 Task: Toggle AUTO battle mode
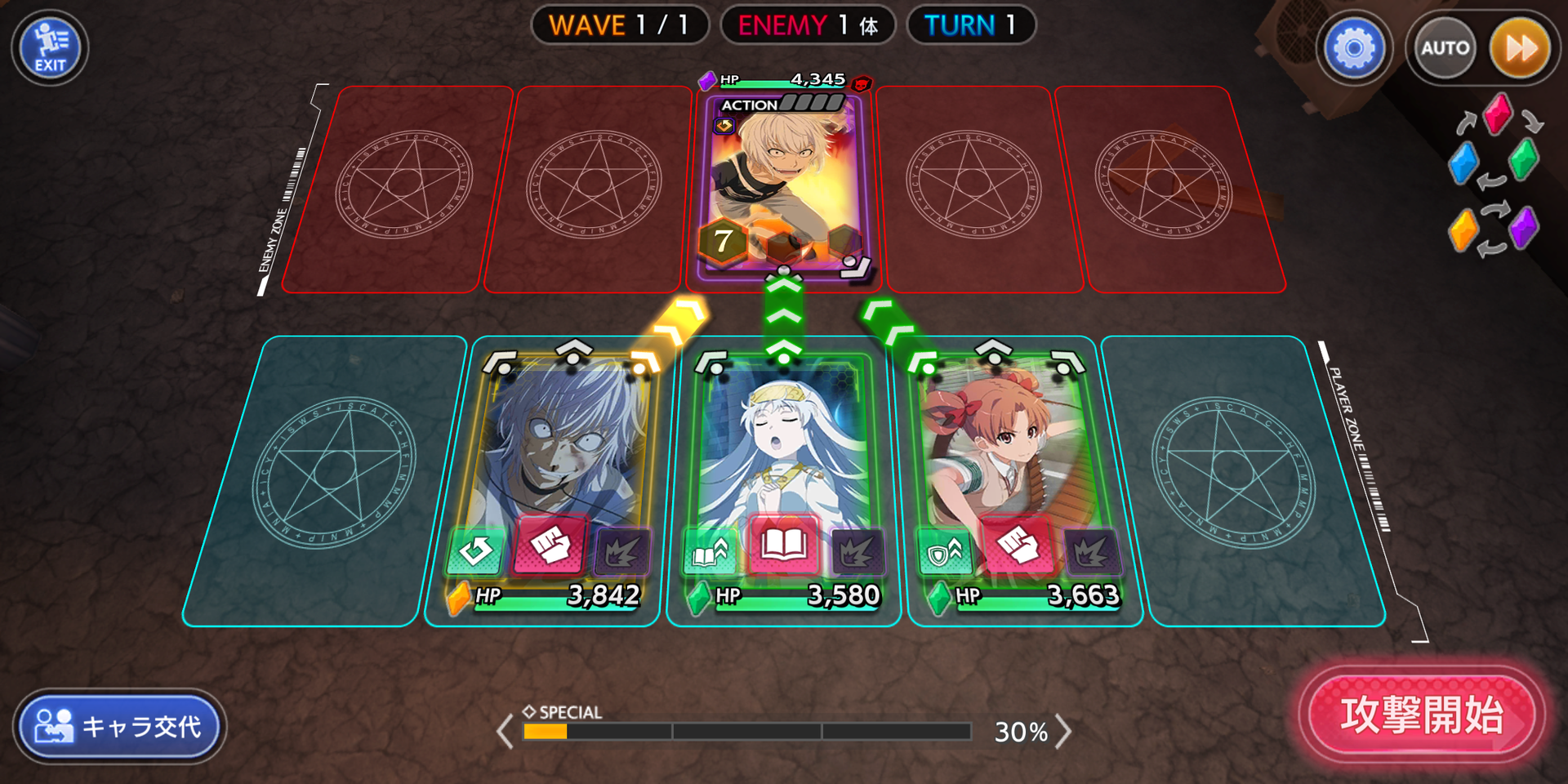coord(1444,49)
